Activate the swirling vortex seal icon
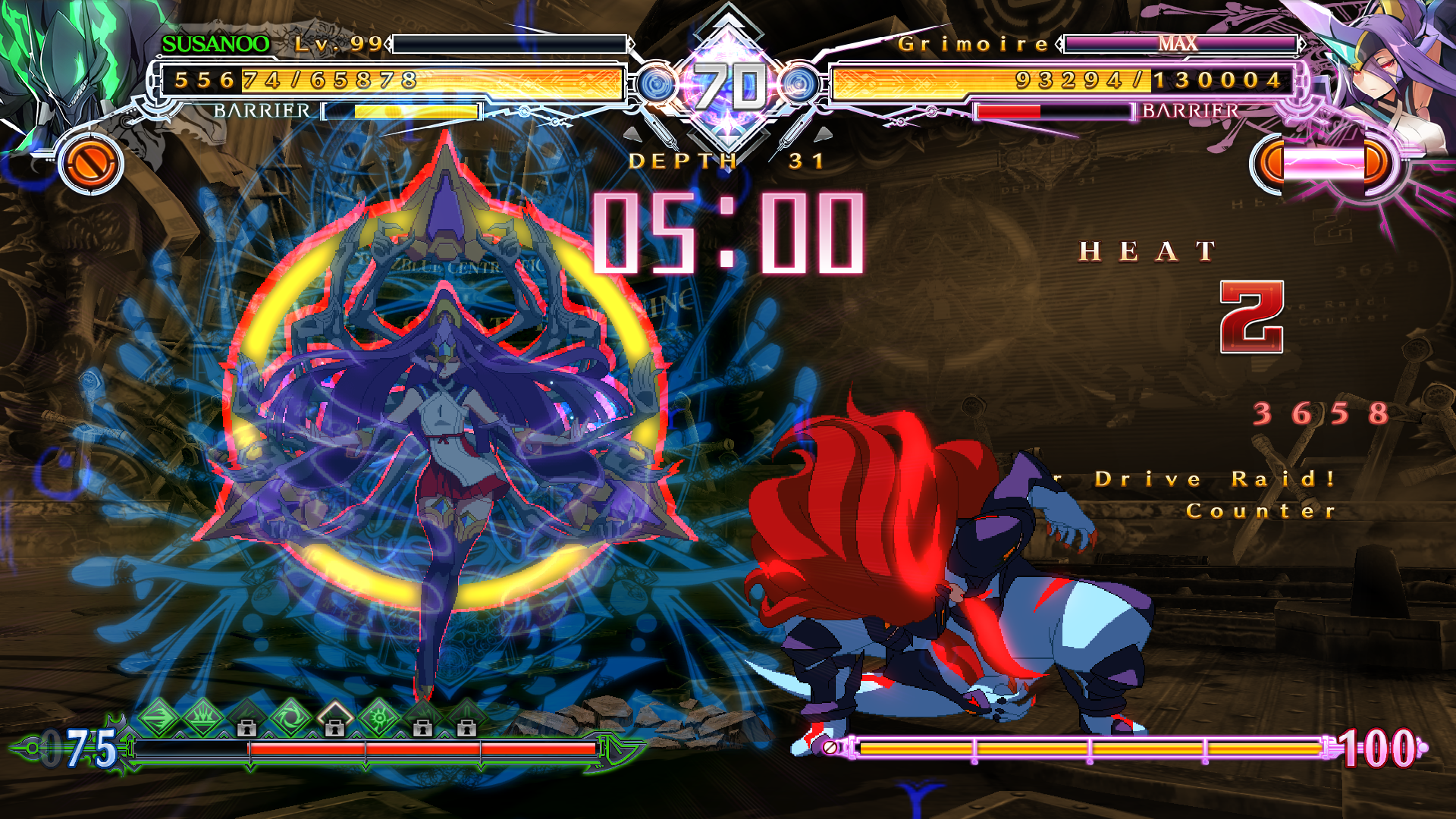The height and width of the screenshot is (819, 1456). click(291, 717)
